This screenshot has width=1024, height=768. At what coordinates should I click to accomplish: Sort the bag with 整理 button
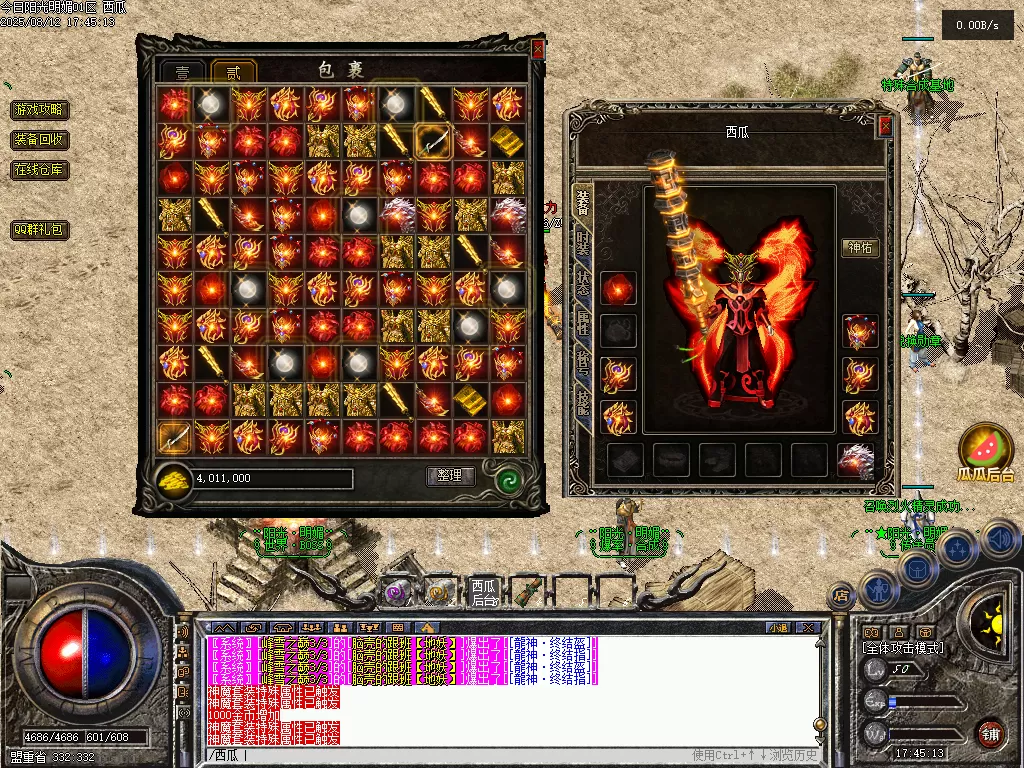point(450,476)
